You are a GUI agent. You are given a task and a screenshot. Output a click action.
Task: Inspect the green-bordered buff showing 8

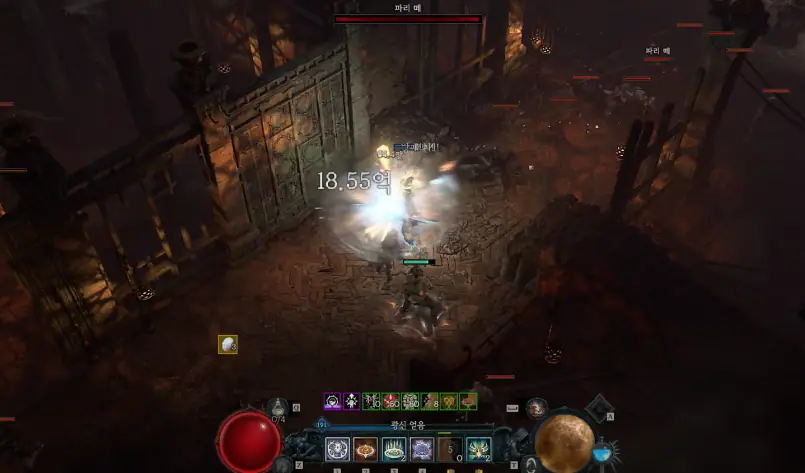pos(429,401)
